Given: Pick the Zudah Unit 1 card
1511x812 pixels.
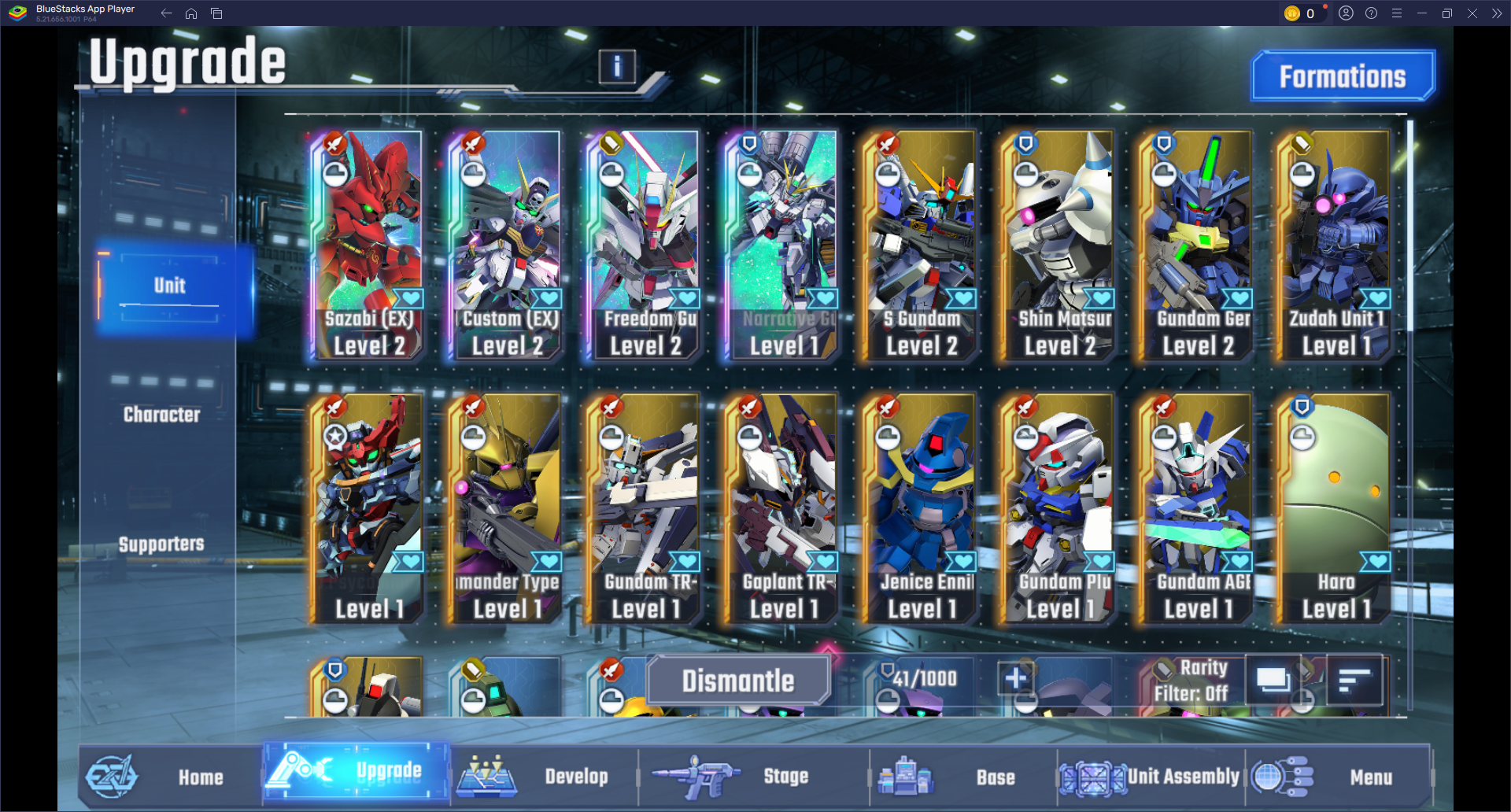Looking at the screenshot, I should pos(1335,245).
